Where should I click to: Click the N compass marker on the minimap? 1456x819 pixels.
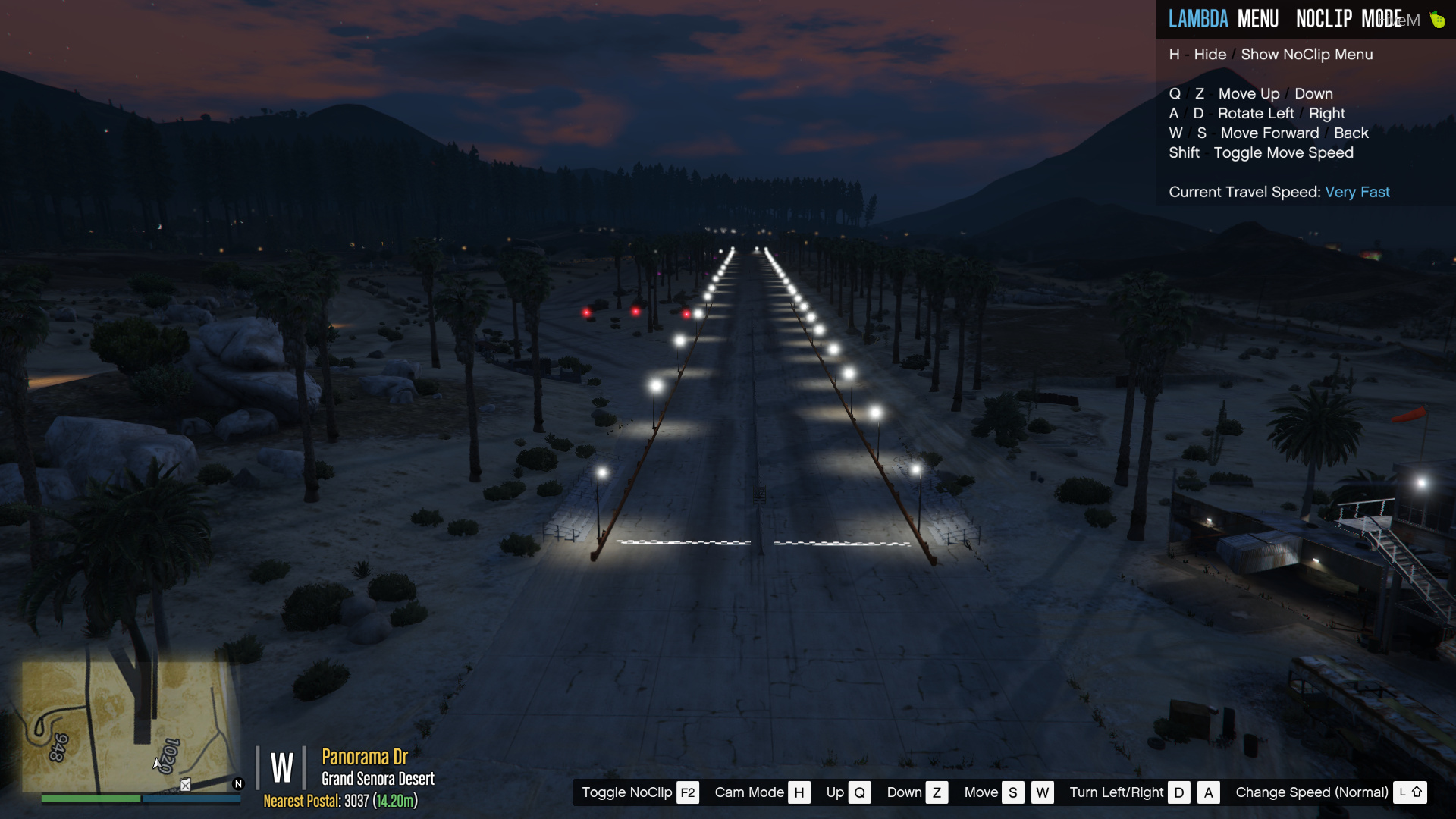238,784
